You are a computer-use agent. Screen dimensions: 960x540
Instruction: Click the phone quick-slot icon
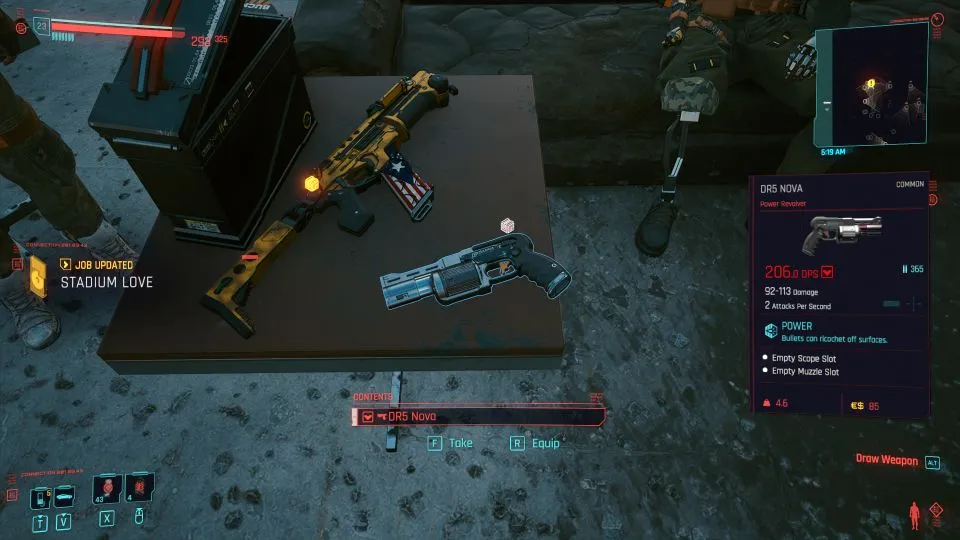[41, 497]
